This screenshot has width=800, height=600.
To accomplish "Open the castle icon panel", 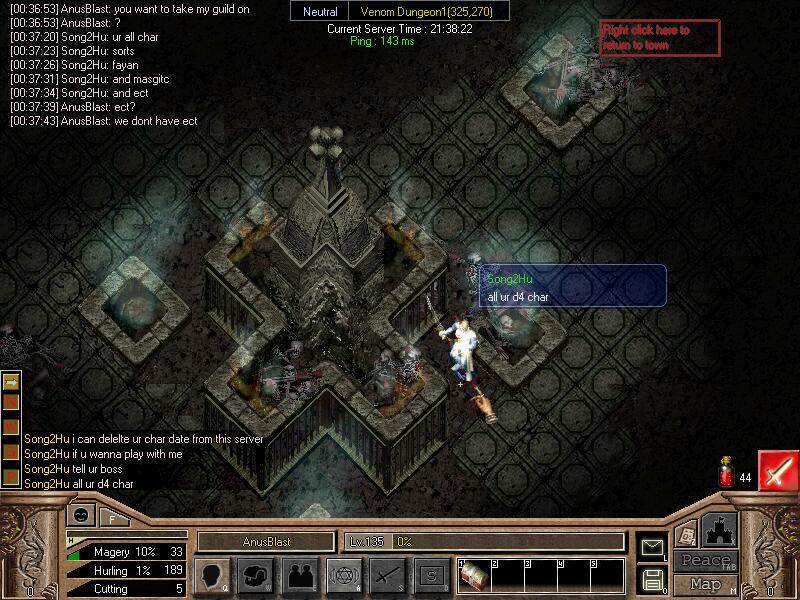I will pos(719,529).
